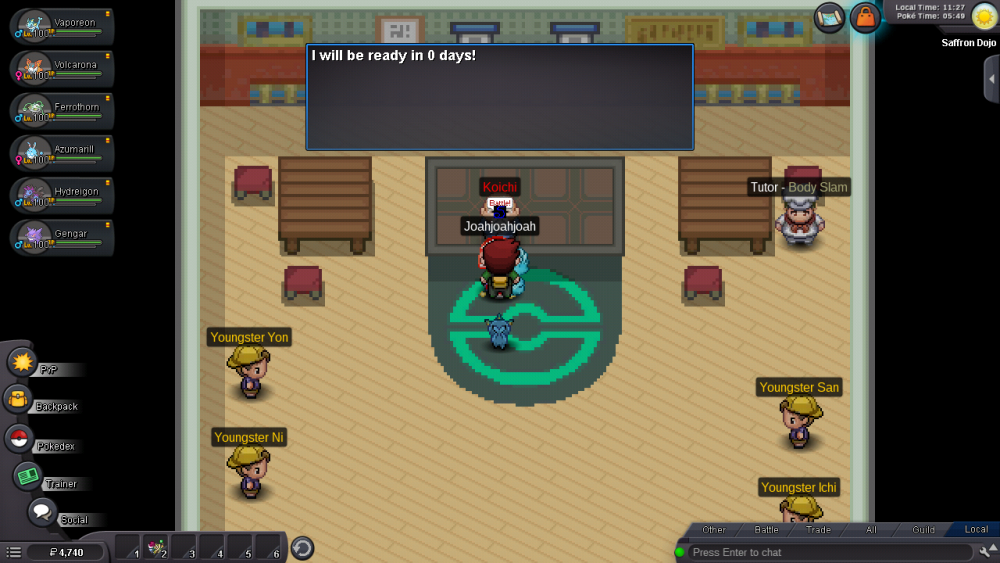Open the PvP menu
The width and height of the screenshot is (1000, 563).
[x=22, y=362]
